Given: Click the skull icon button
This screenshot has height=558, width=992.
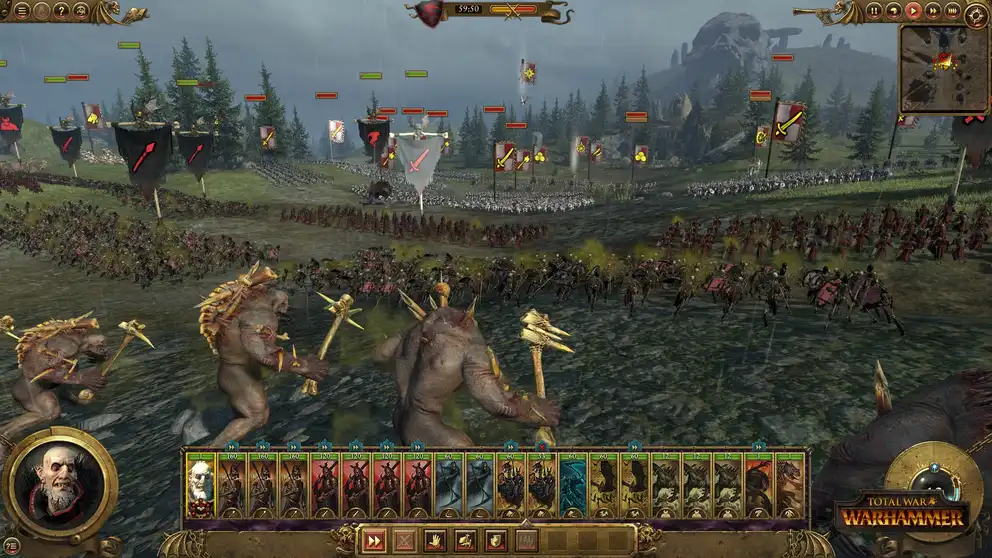Looking at the screenshot, I should click(80, 11).
